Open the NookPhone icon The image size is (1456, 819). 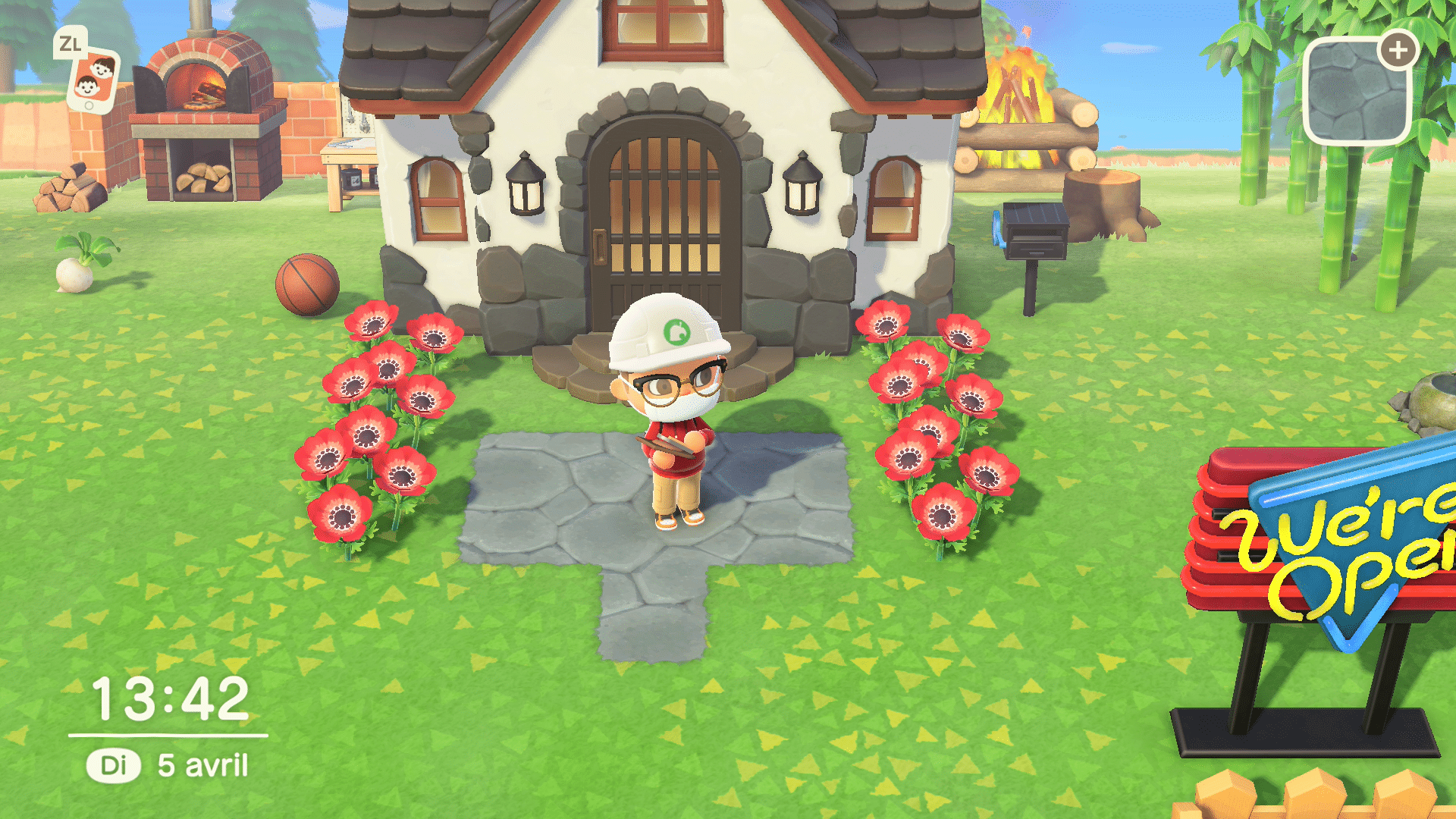click(93, 79)
